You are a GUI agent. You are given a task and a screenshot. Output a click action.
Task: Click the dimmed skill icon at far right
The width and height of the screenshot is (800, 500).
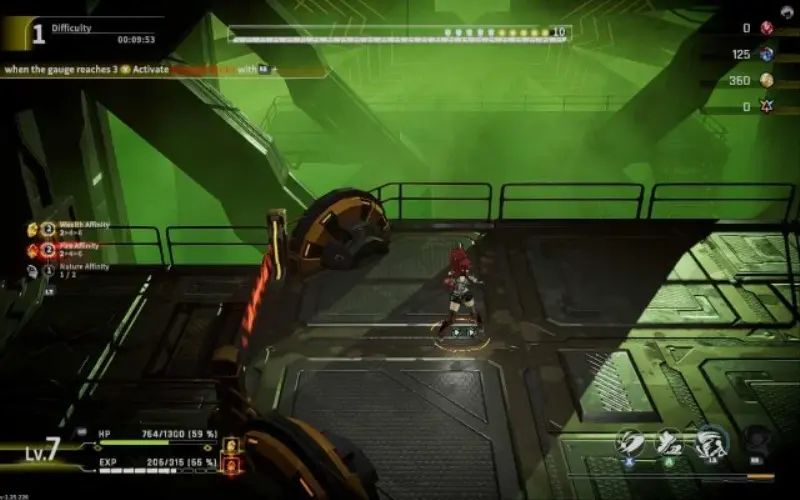(758, 441)
